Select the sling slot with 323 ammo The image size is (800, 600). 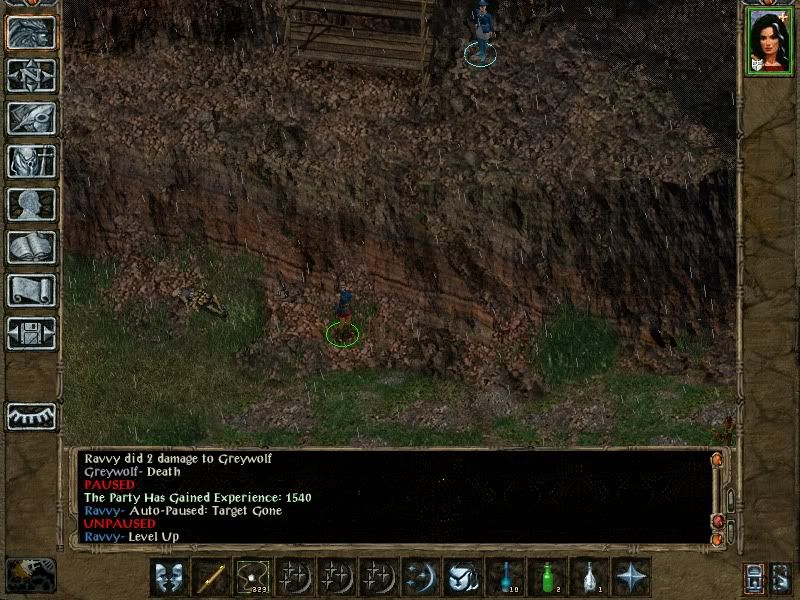[x=253, y=577]
